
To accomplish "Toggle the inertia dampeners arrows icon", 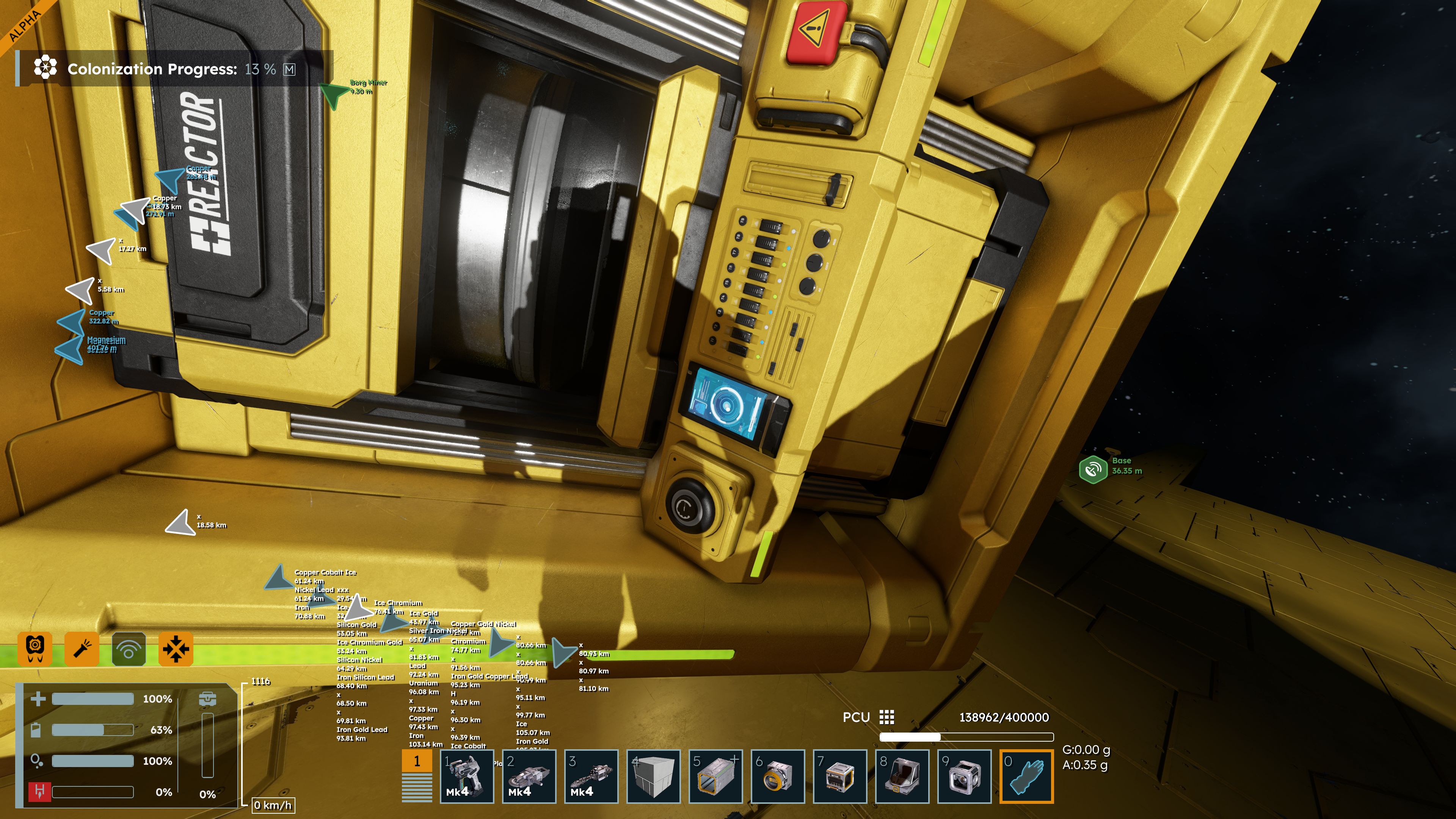I will coord(176,649).
